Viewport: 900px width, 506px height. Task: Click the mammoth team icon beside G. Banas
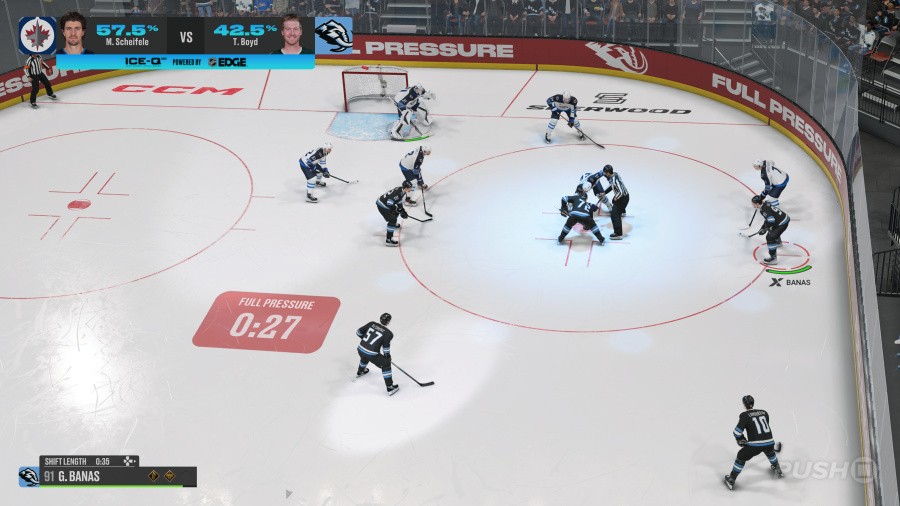[x=29, y=476]
